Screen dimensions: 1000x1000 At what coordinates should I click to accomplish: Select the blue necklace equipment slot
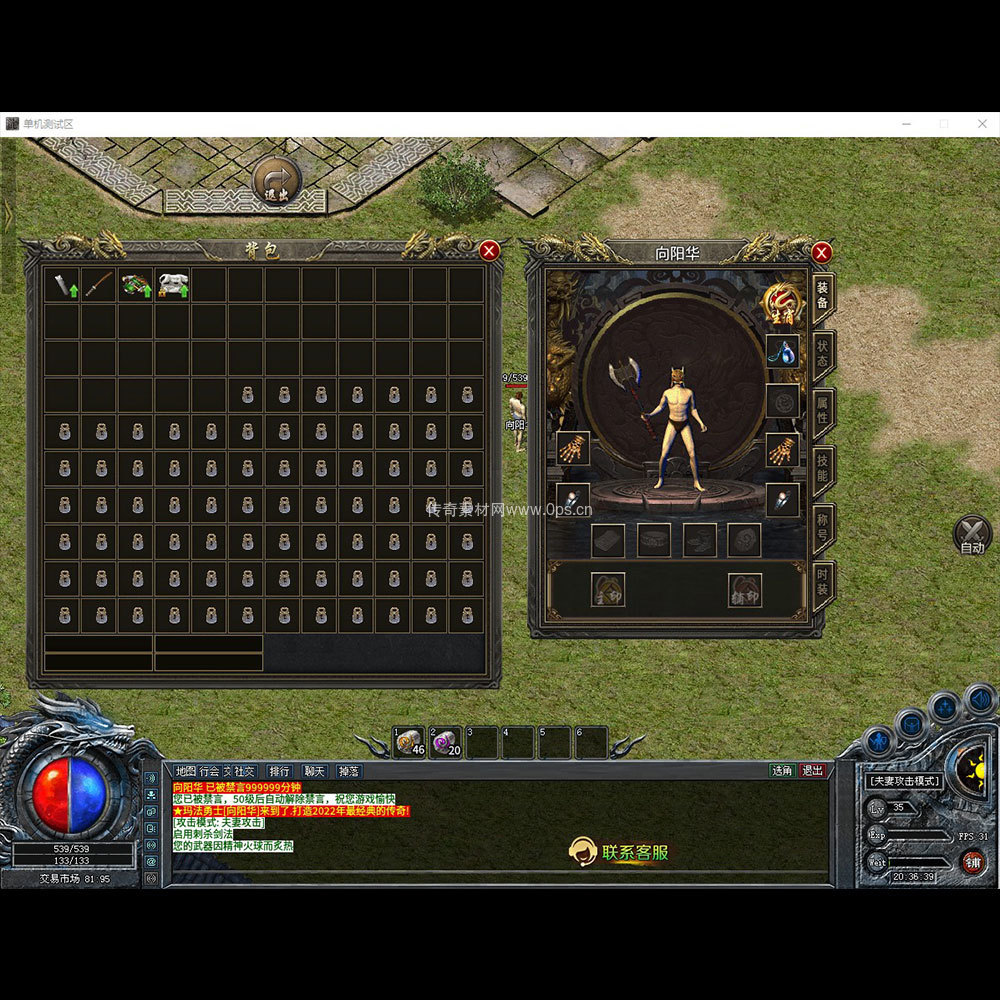[x=782, y=351]
